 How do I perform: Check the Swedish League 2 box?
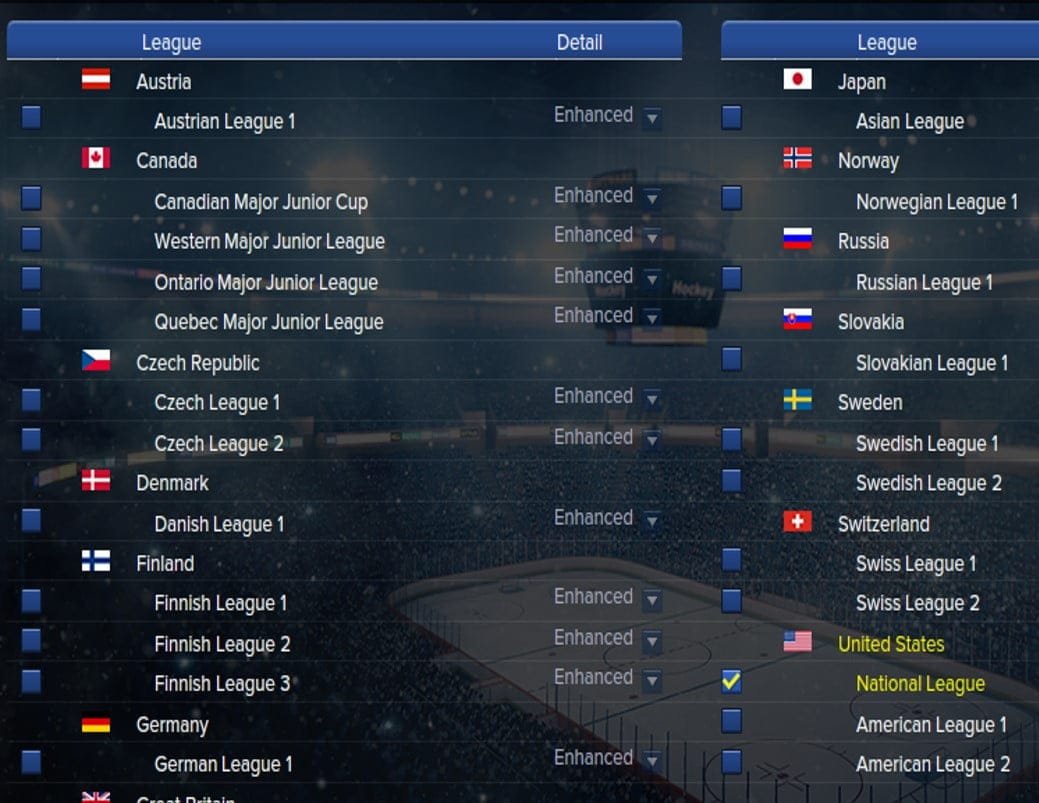pyautogui.click(x=731, y=480)
